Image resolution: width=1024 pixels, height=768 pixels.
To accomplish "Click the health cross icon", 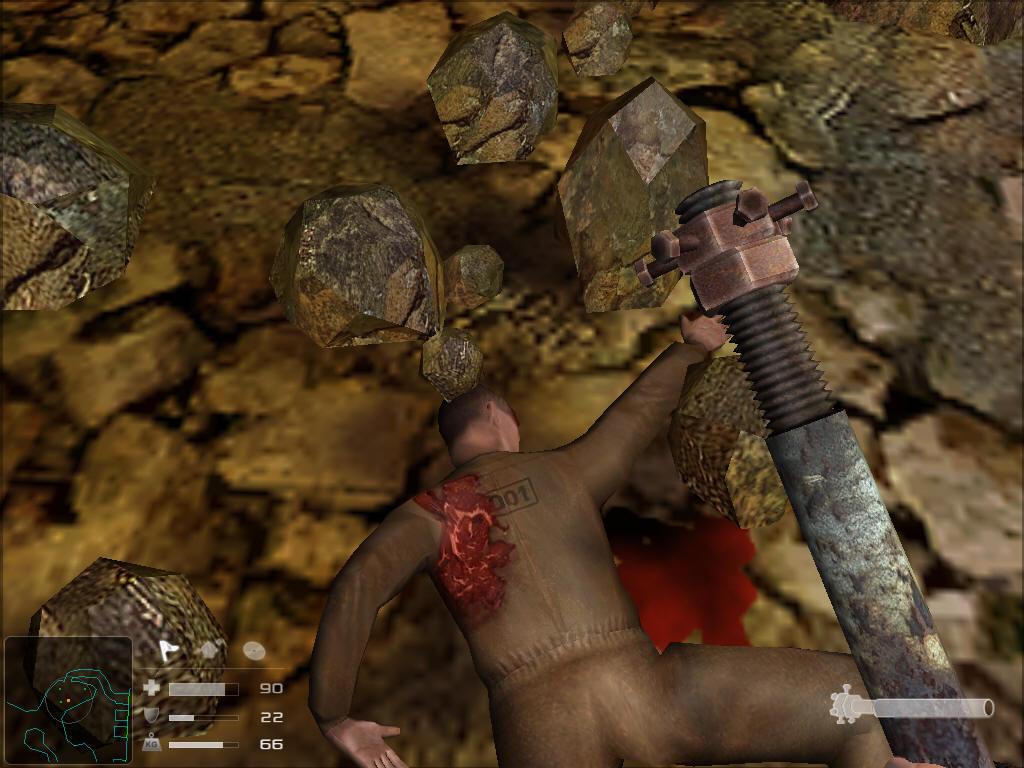I will click(x=152, y=688).
